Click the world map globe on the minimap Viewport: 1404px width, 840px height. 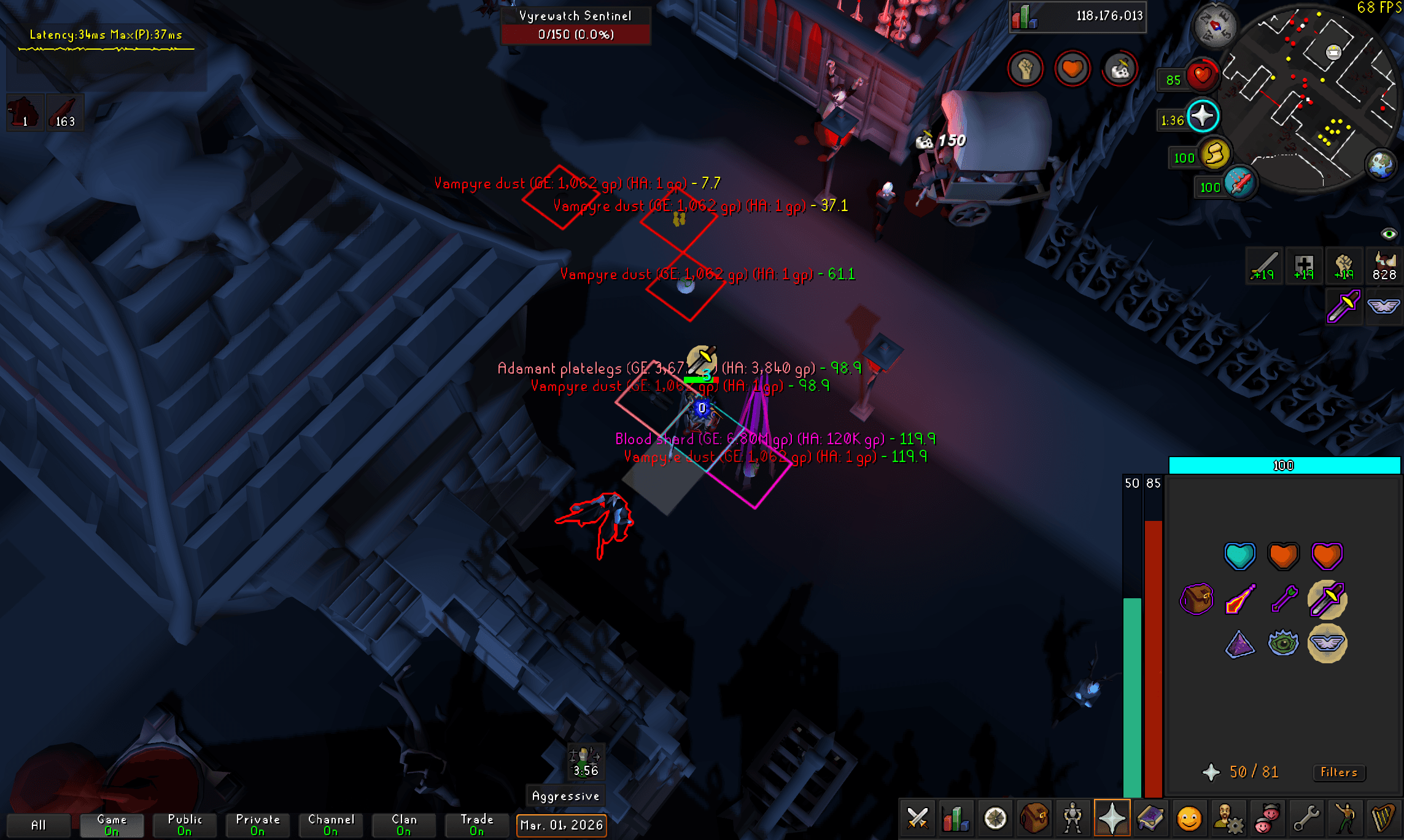[1379, 164]
